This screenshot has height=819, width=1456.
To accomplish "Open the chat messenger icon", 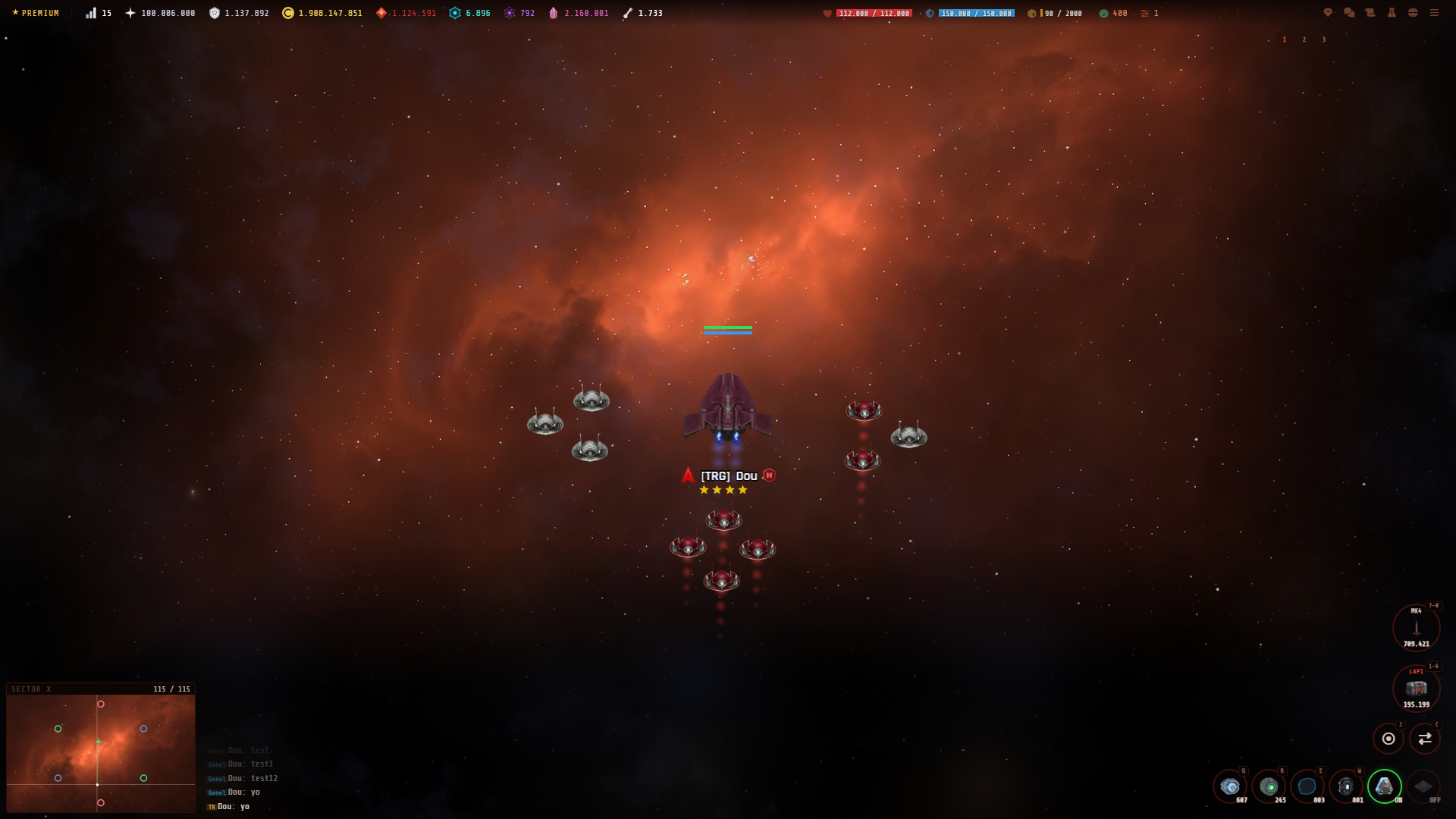I will tap(1348, 13).
